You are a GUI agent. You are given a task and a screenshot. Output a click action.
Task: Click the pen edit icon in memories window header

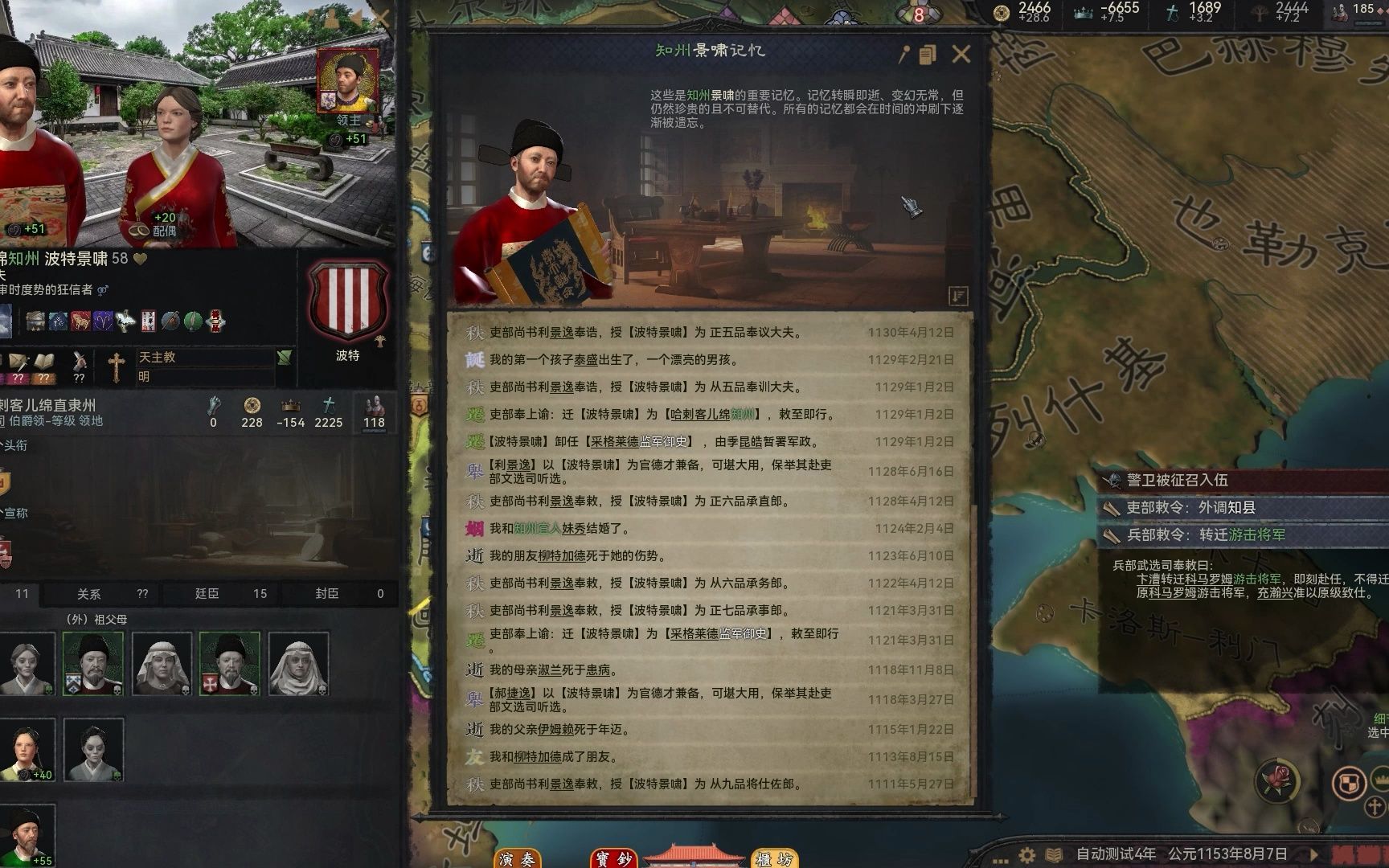click(x=904, y=55)
